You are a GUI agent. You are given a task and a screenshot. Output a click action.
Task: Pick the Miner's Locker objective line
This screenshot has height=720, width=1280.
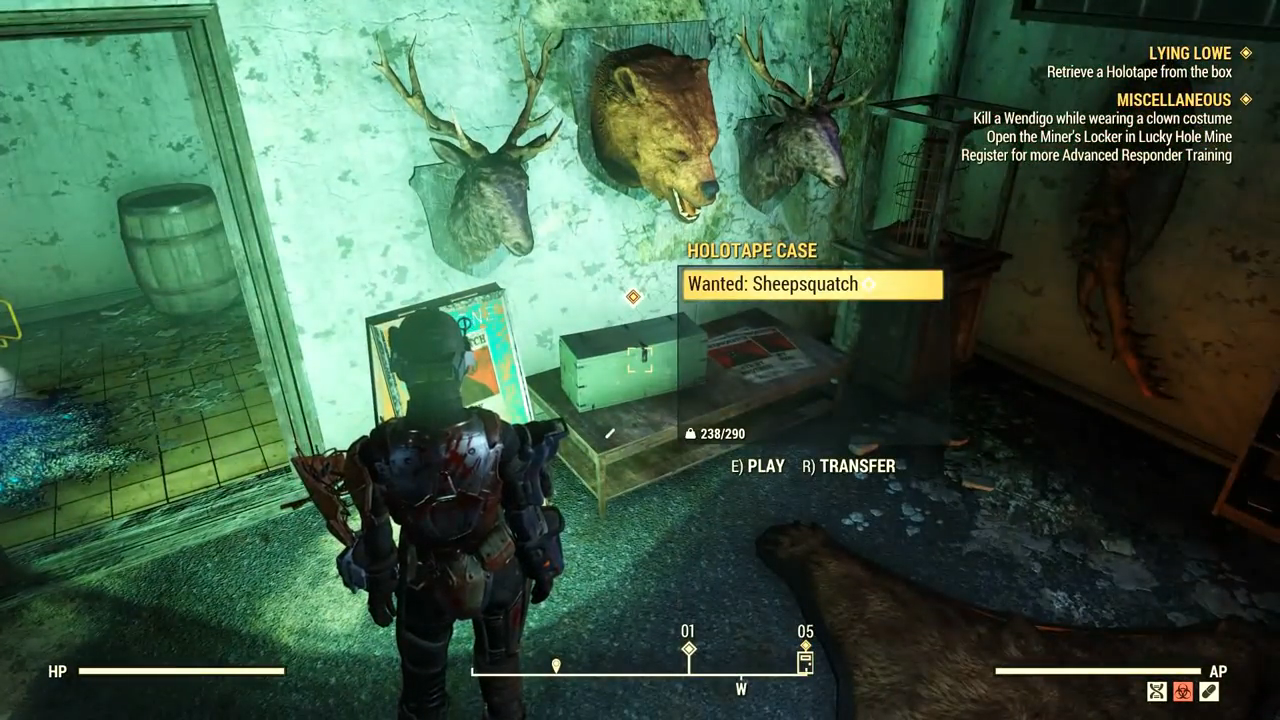(1109, 137)
